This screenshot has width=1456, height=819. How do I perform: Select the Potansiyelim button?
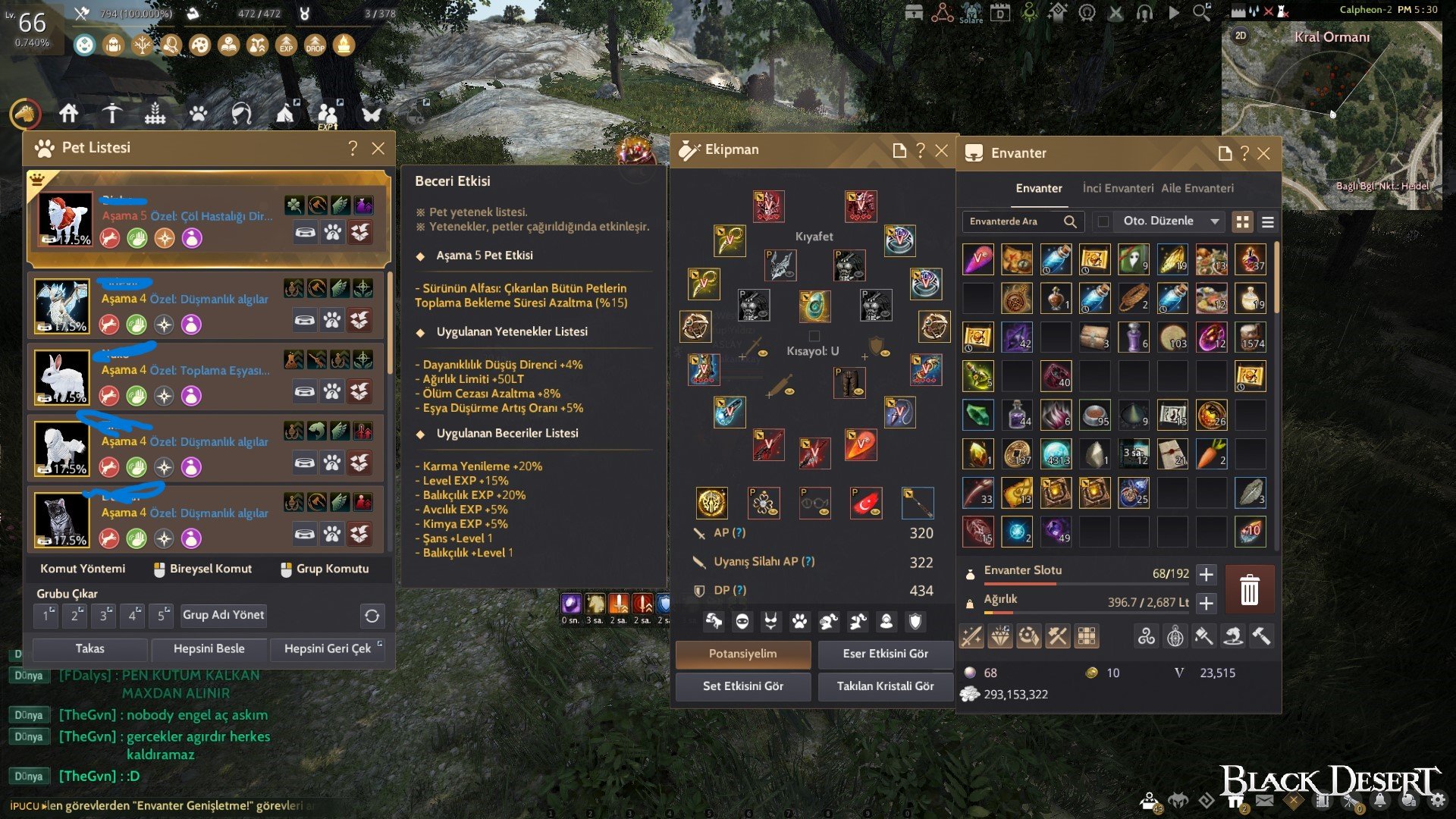coord(742,654)
